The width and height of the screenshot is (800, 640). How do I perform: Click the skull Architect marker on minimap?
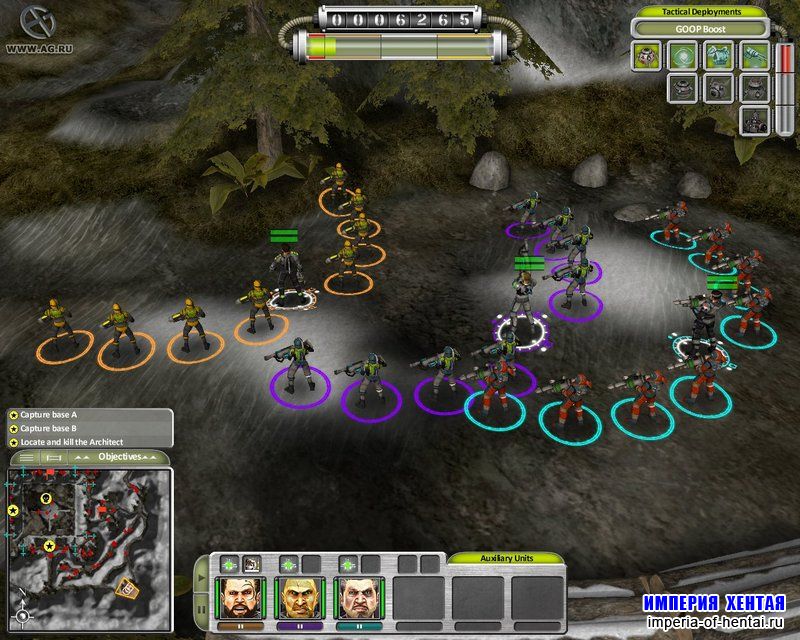pyautogui.click(x=46, y=498)
